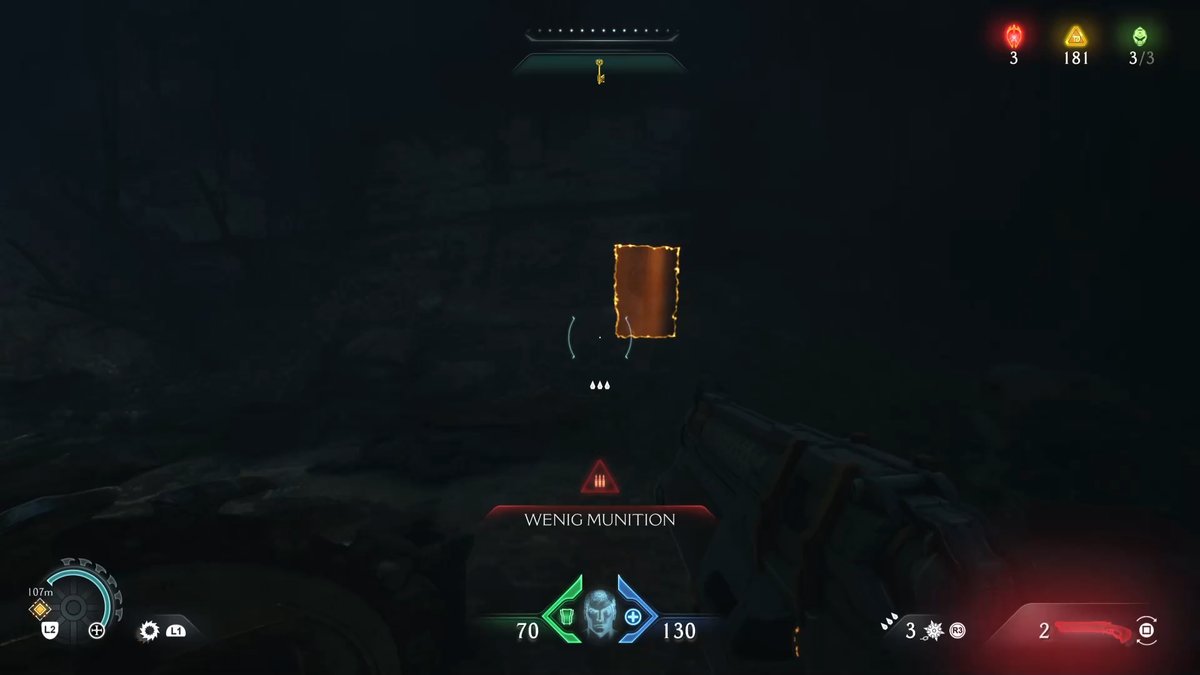The image size is (1200, 675).
Task: Activate the white sawblade cog icon
Action: (x=150, y=631)
